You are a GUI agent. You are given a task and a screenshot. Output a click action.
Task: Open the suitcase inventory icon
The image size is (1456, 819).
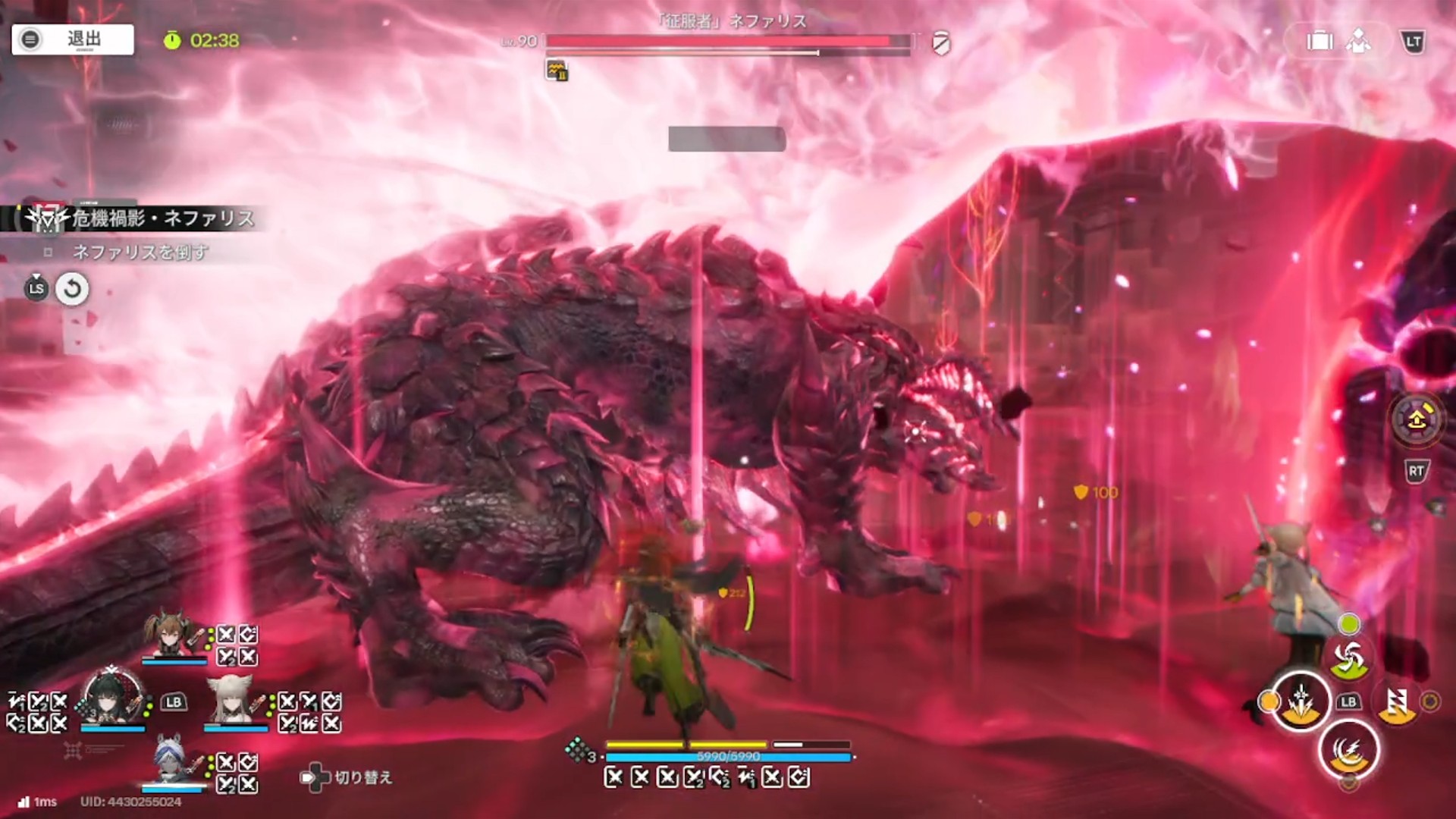1319,41
